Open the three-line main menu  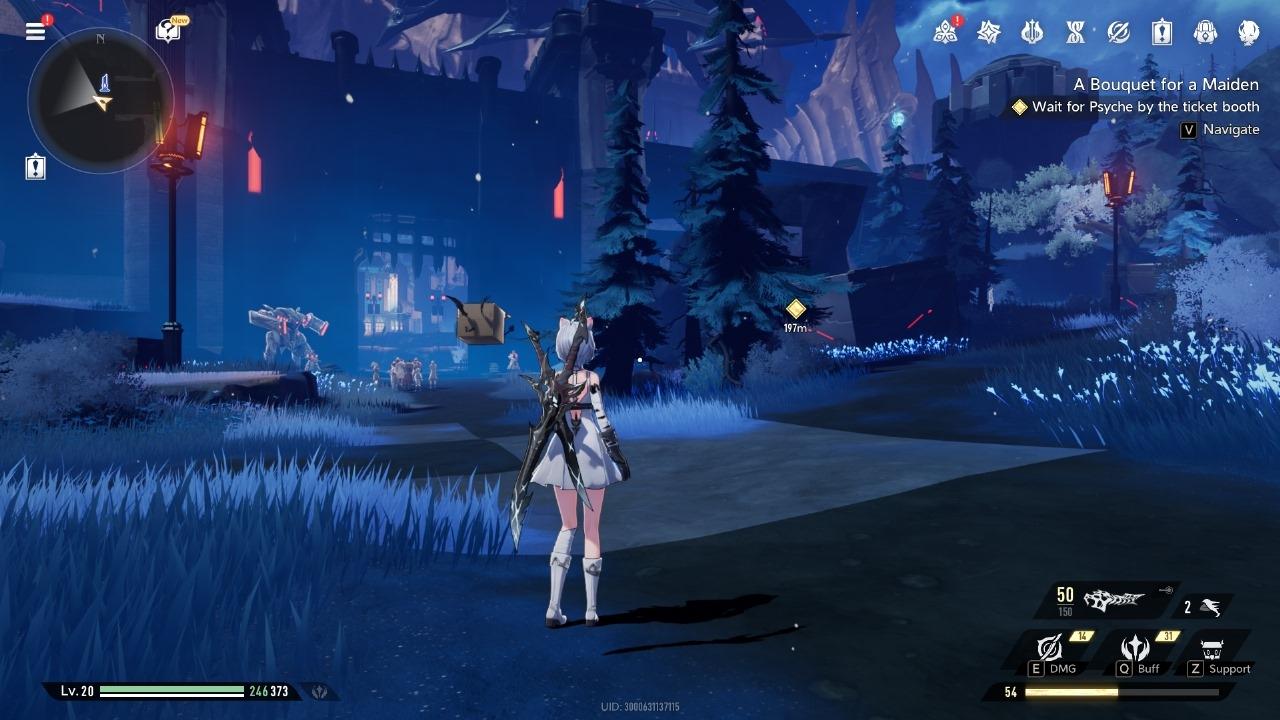coord(36,31)
